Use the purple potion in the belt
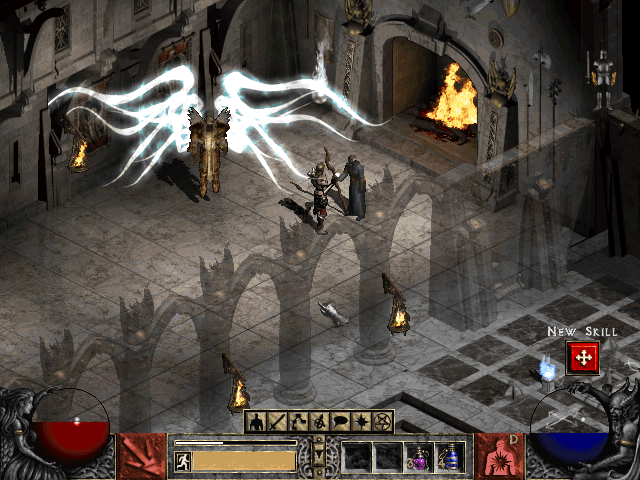The width and height of the screenshot is (640, 480). 418,458
